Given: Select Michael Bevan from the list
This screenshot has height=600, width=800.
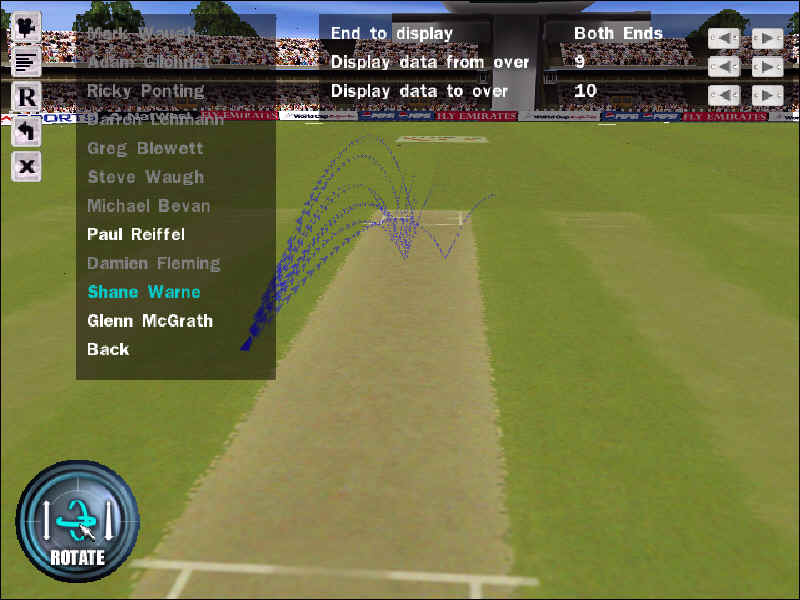Looking at the screenshot, I should pyautogui.click(x=148, y=206).
